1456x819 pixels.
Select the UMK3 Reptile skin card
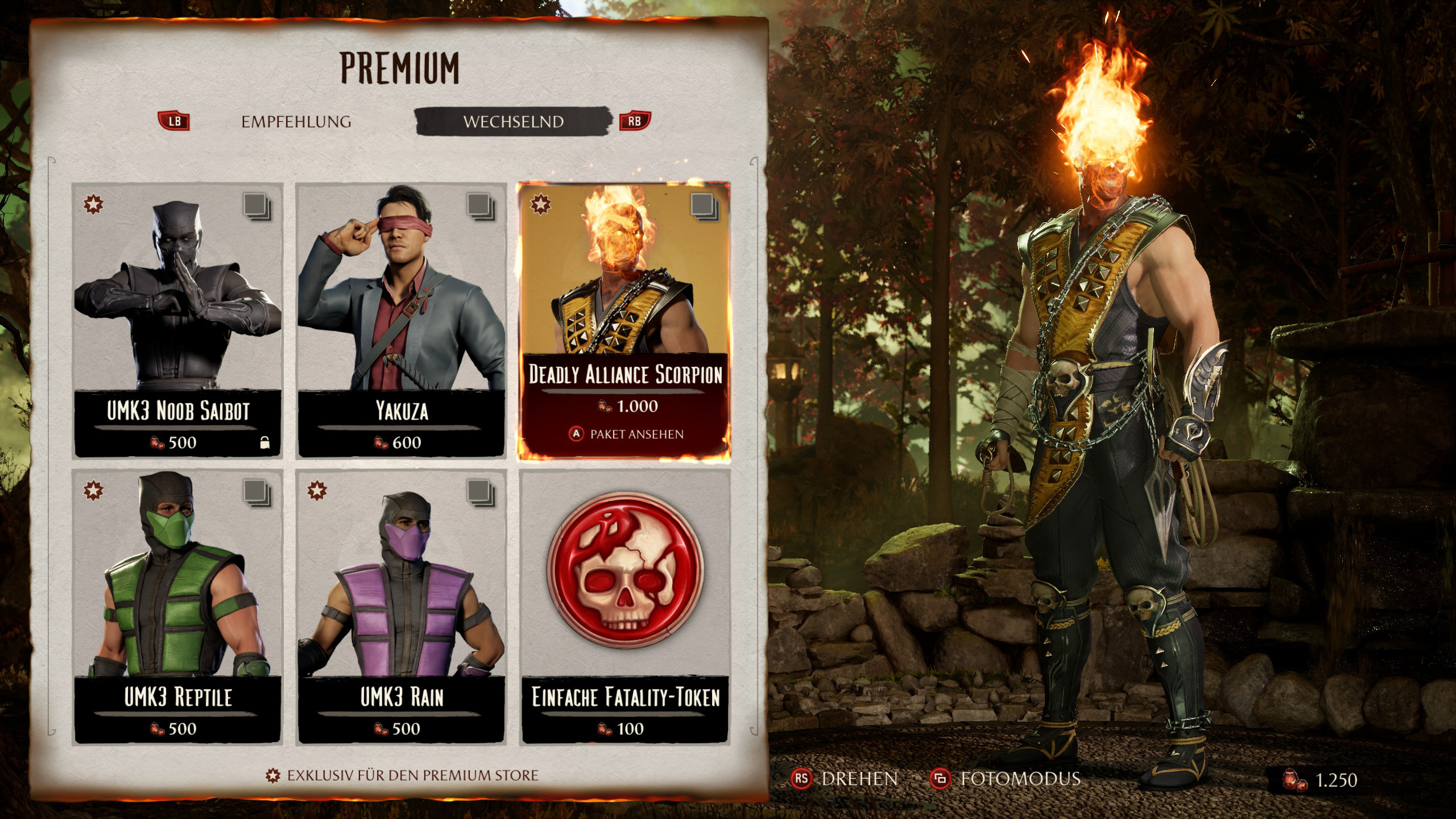[177, 606]
